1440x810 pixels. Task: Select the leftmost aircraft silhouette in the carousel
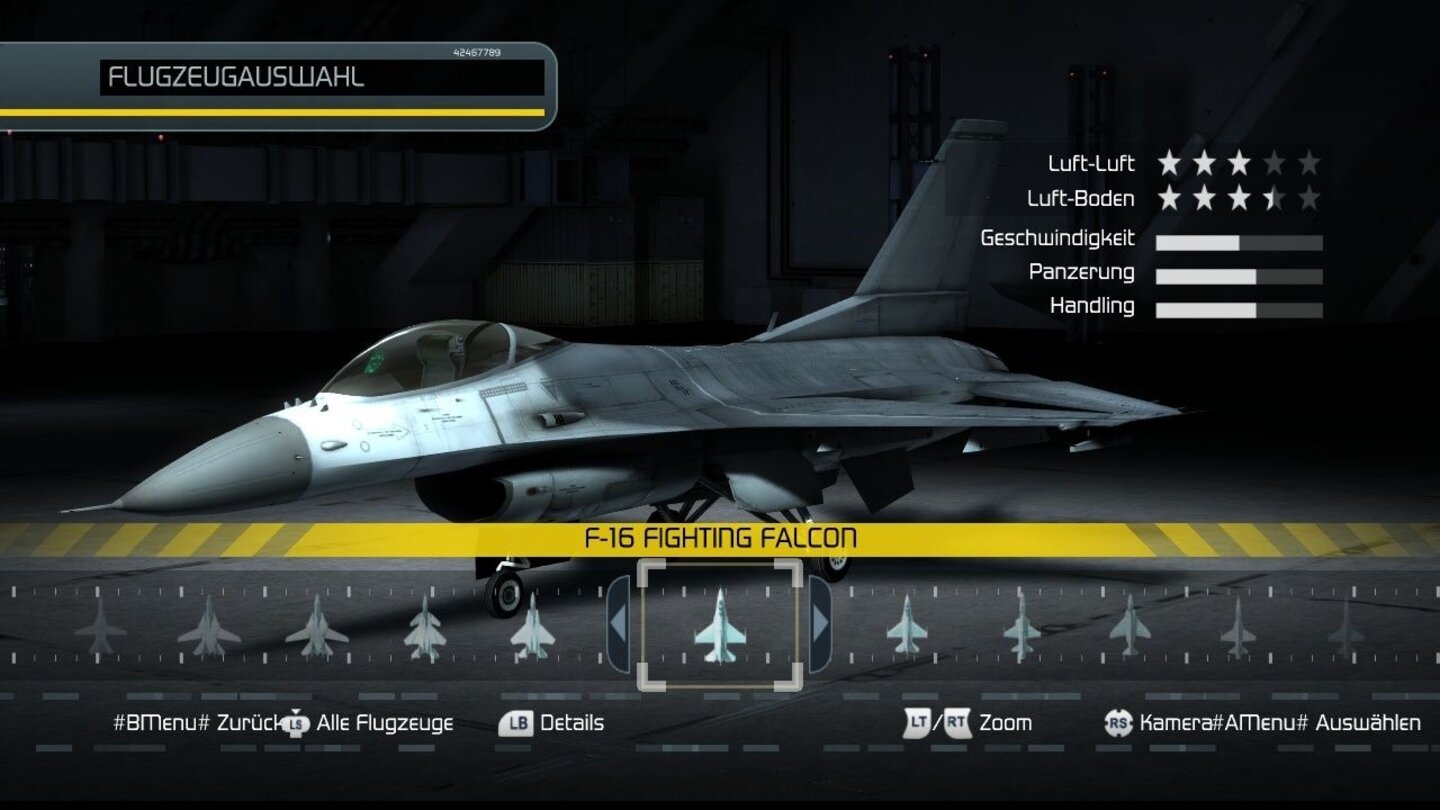[x=103, y=630]
